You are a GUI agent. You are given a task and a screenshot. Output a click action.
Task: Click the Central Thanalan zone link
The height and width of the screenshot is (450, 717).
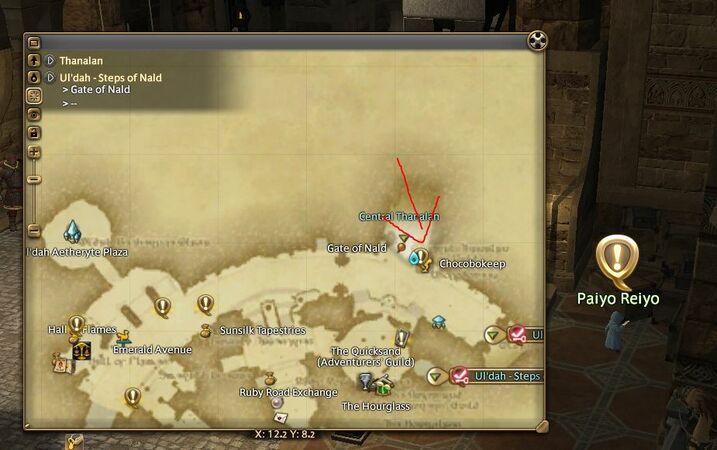point(399,216)
